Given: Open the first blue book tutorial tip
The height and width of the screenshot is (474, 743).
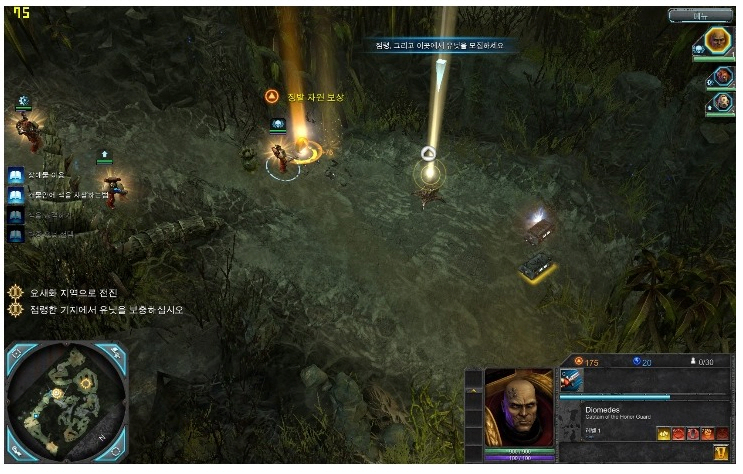Looking at the screenshot, I should 16,176.
